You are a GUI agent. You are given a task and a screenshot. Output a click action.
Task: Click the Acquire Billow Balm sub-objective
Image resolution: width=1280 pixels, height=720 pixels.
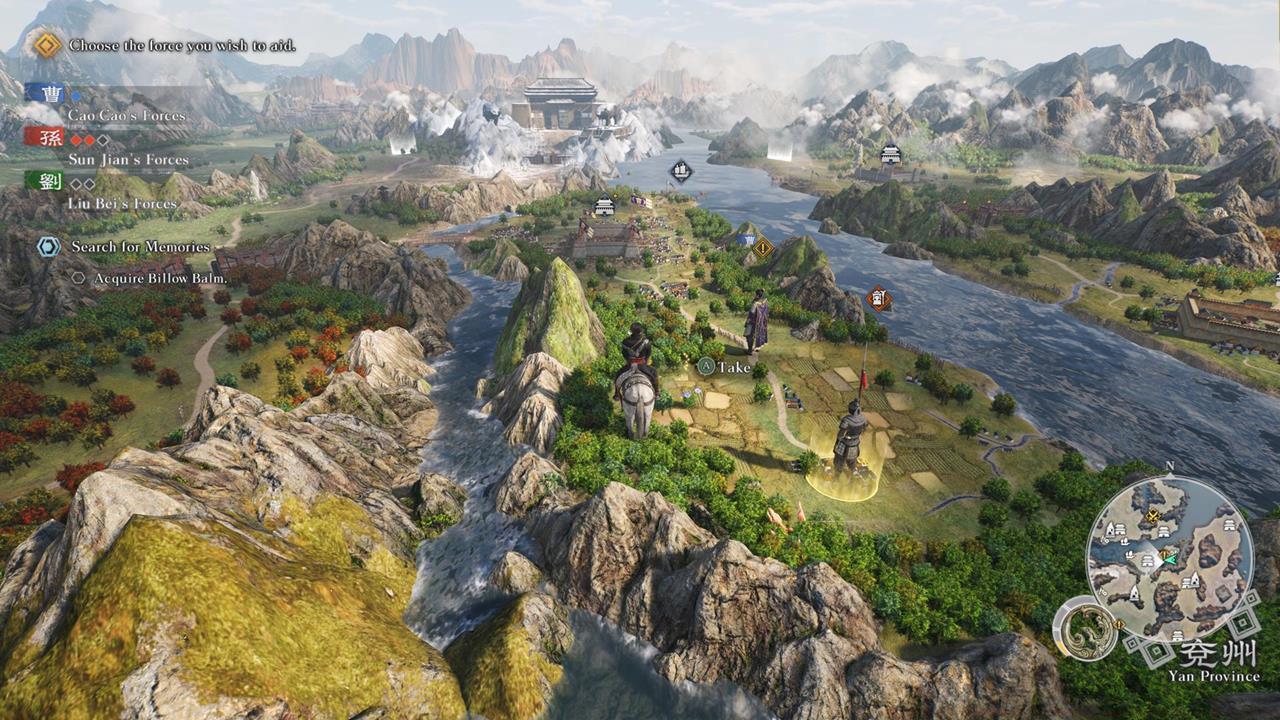(x=160, y=278)
